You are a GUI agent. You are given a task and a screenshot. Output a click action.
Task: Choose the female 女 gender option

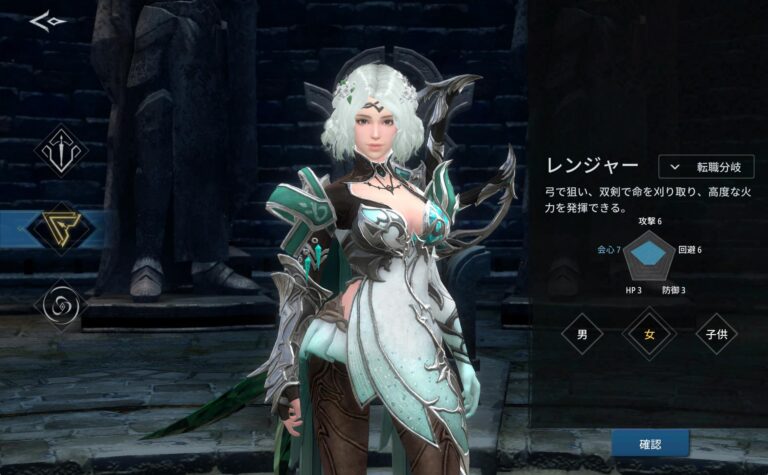point(648,334)
